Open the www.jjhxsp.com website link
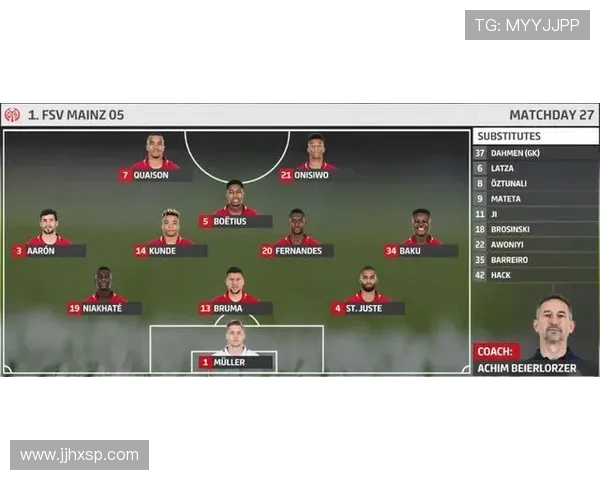This screenshot has height=480, width=600. (80, 456)
